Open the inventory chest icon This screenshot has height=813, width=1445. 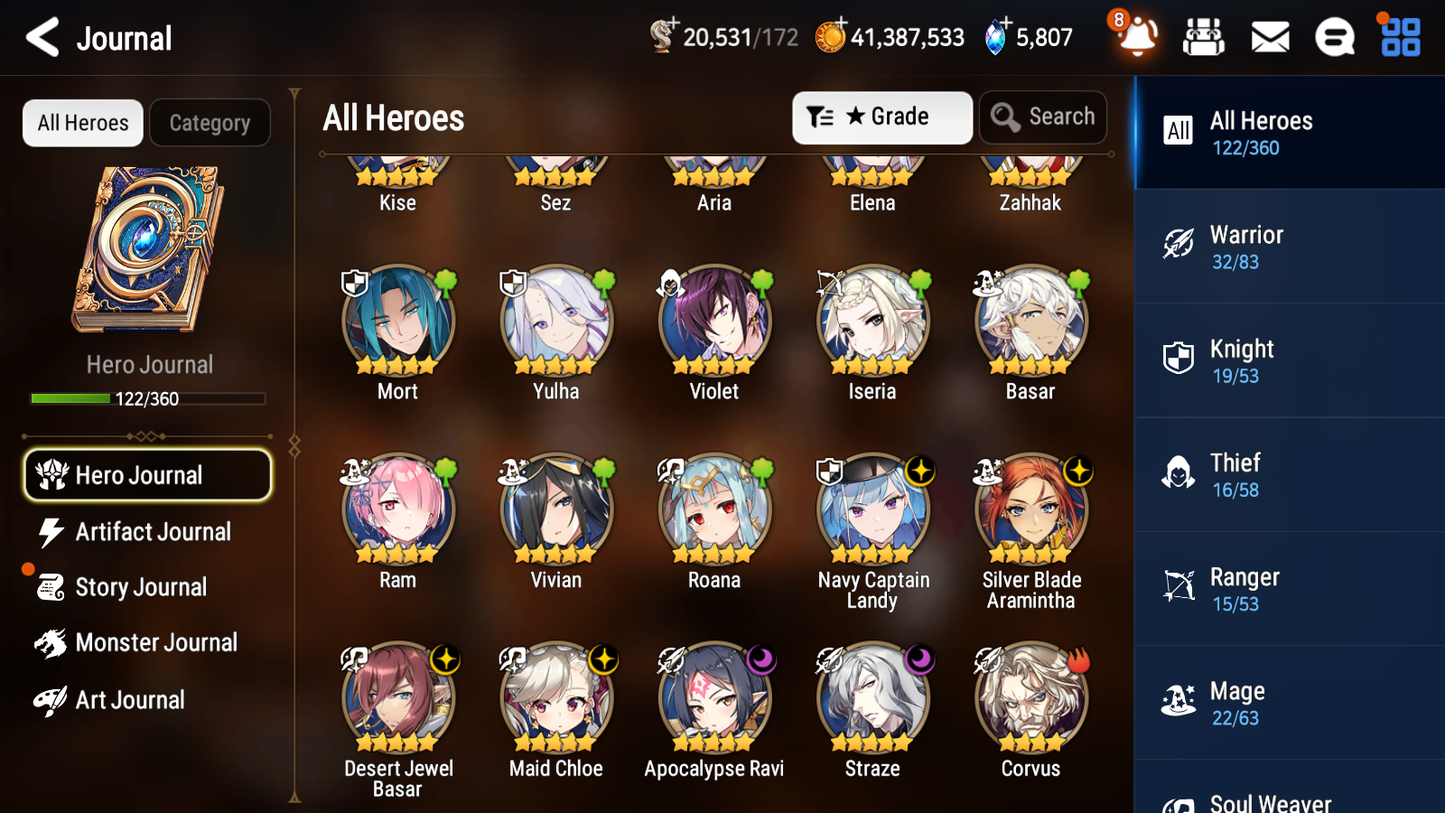tap(1203, 36)
